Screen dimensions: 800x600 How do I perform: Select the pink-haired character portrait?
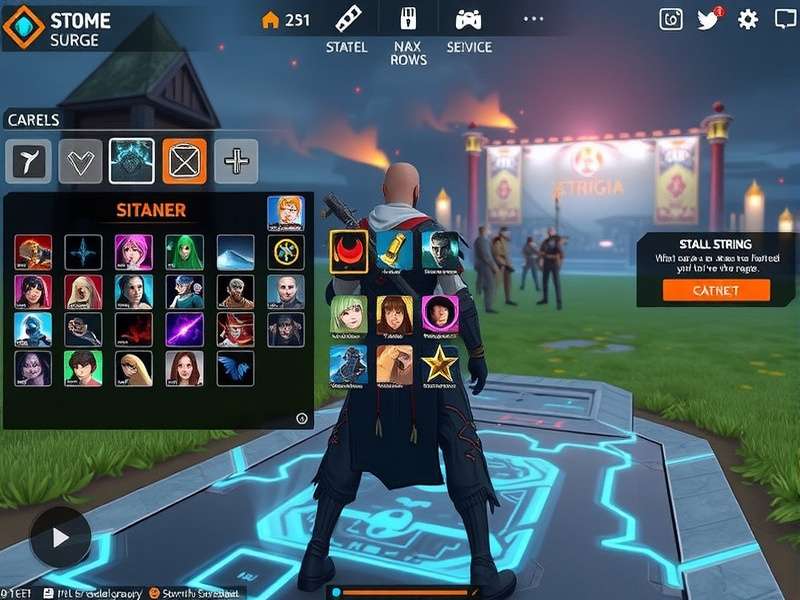[133, 252]
